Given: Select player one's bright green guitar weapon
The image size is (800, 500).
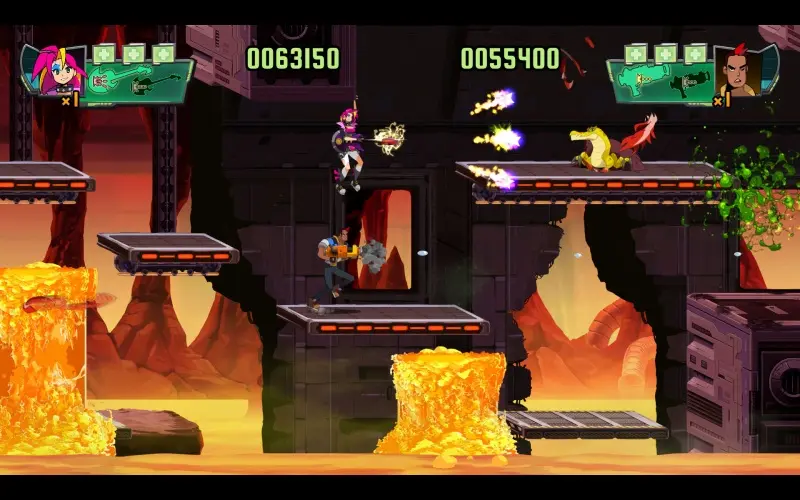Looking at the screenshot, I should [x=112, y=77].
